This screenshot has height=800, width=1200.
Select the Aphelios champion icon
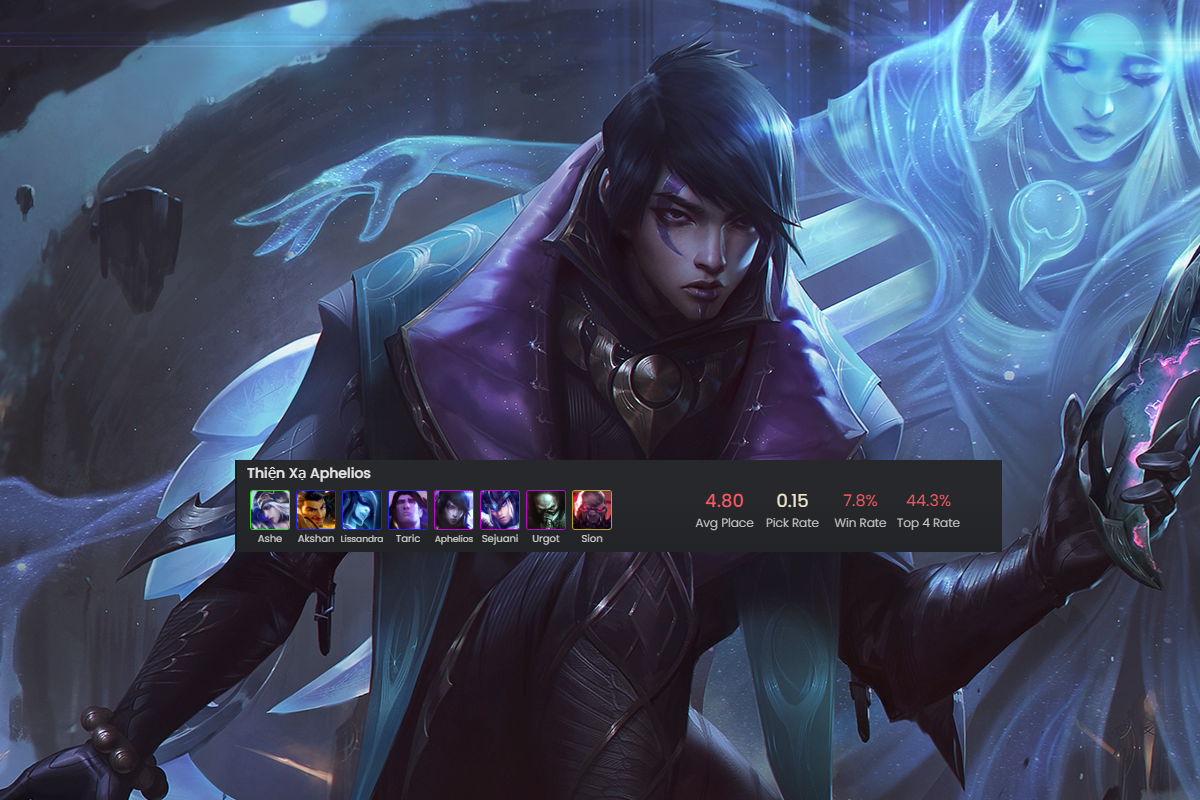(x=454, y=510)
